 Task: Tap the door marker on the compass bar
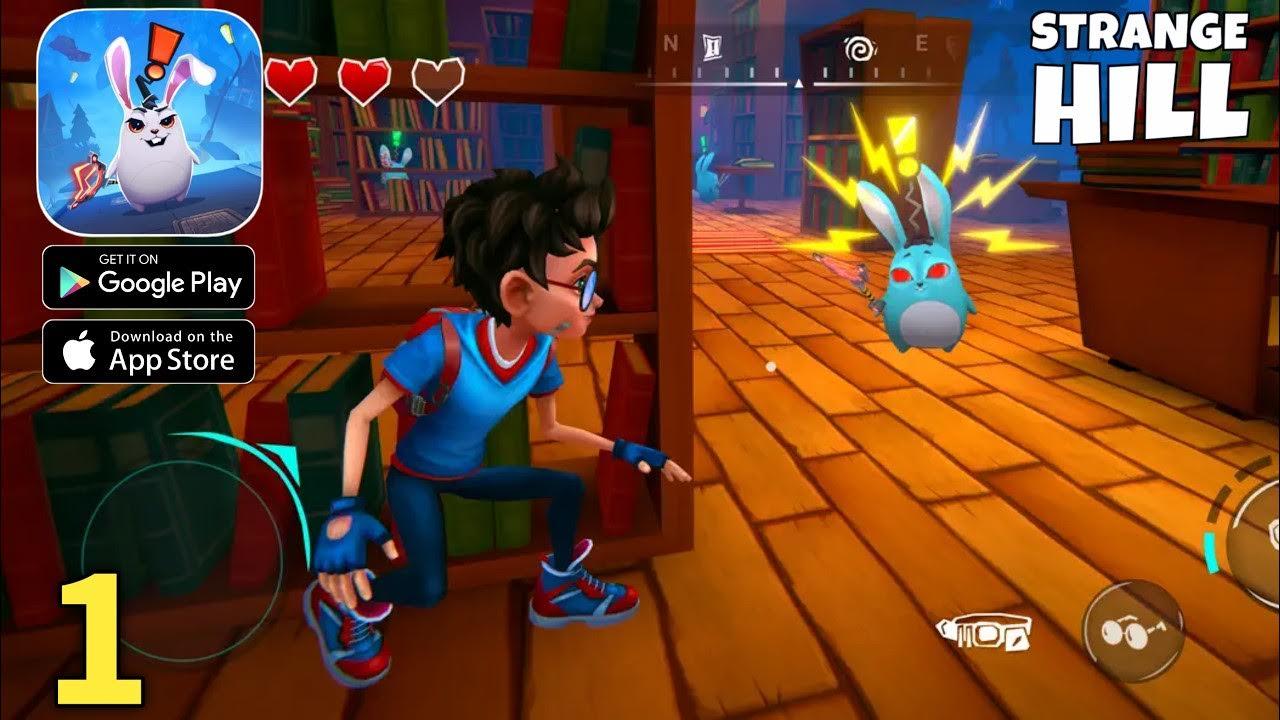click(x=712, y=48)
